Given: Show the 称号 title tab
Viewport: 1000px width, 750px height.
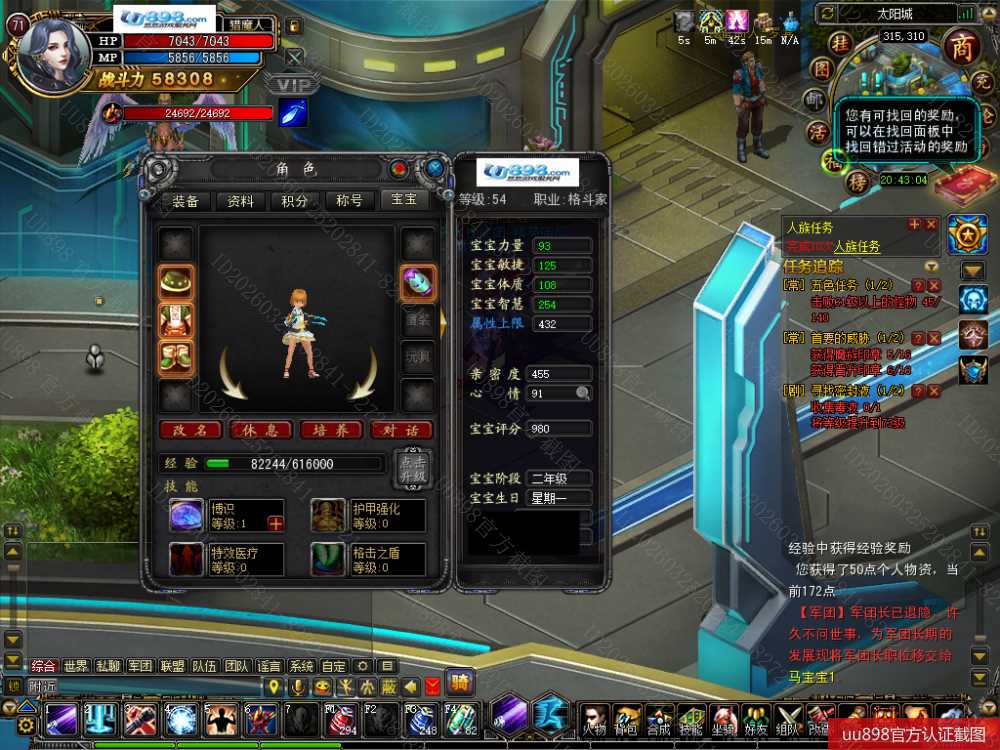Looking at the screenshot, I should (349, 201).
